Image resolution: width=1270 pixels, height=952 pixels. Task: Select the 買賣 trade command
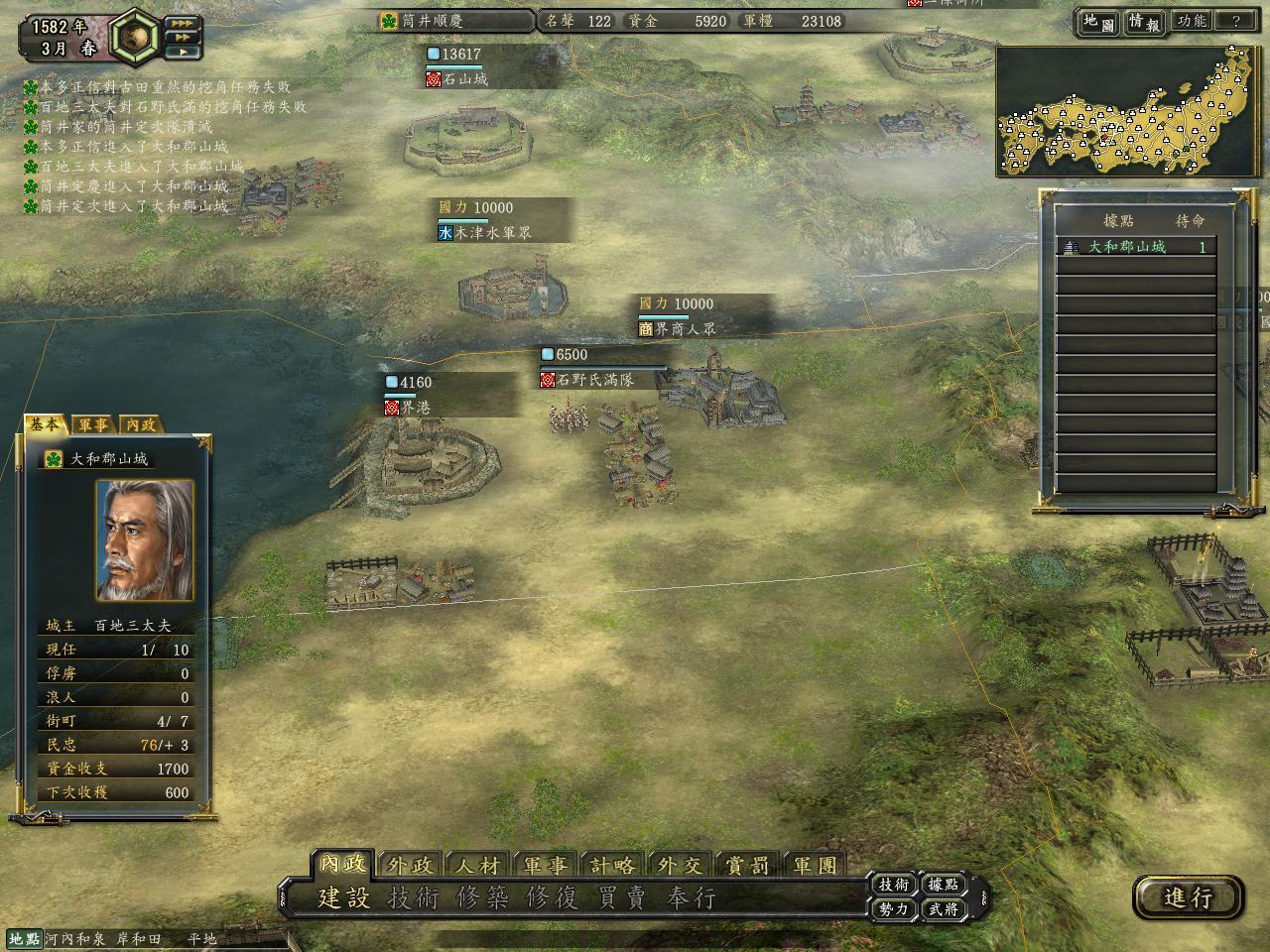pos(621,898)
